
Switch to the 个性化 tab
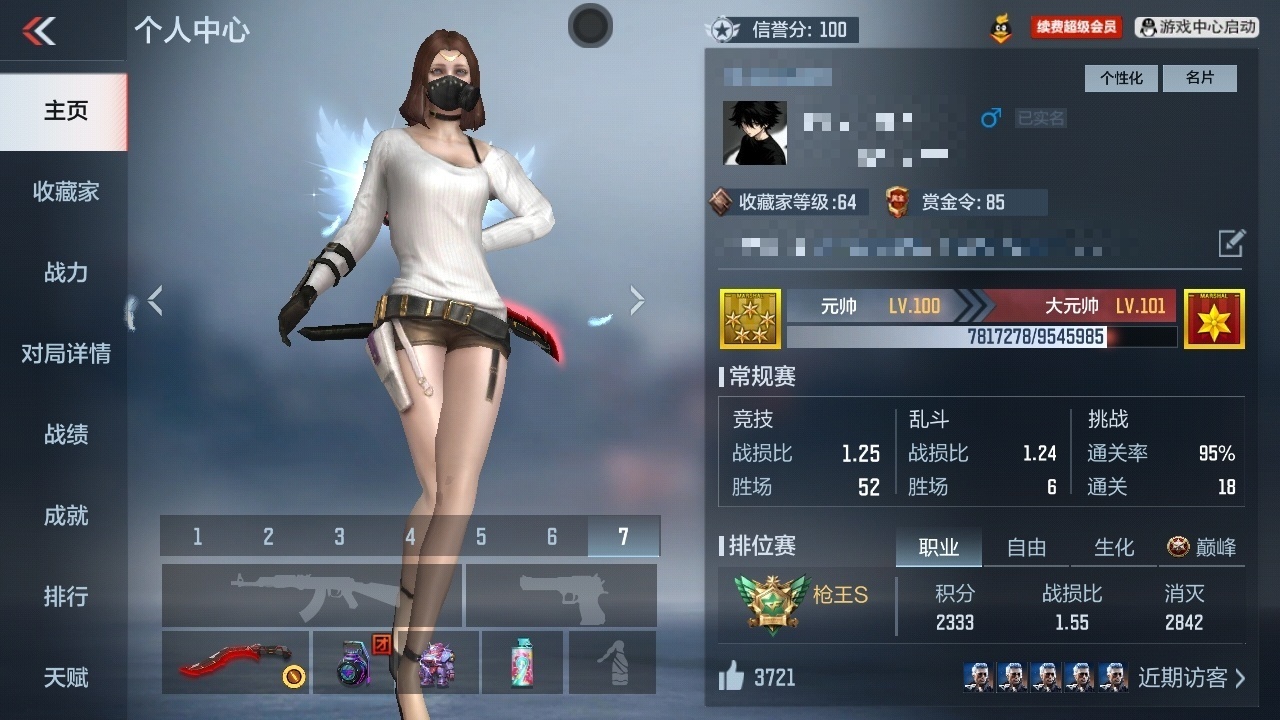tap(1120, 78)
